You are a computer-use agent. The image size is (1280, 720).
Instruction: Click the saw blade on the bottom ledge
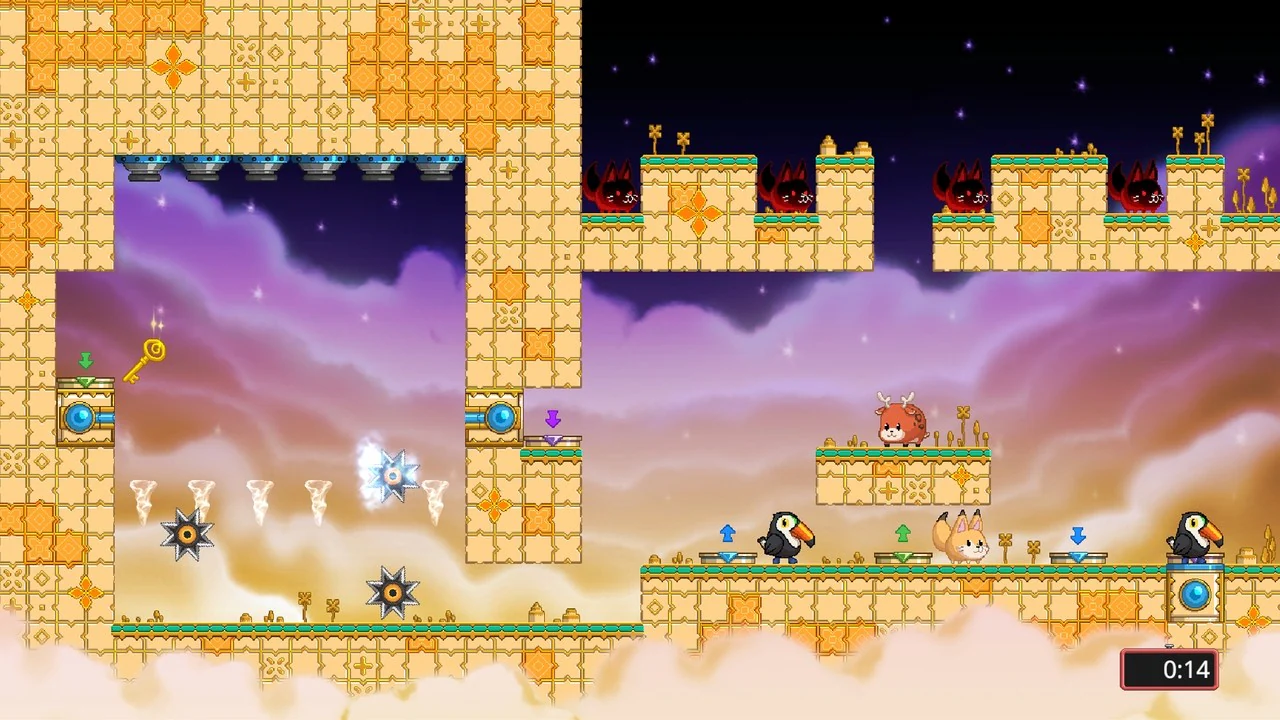pyautogui.click(x=392, y=592)
